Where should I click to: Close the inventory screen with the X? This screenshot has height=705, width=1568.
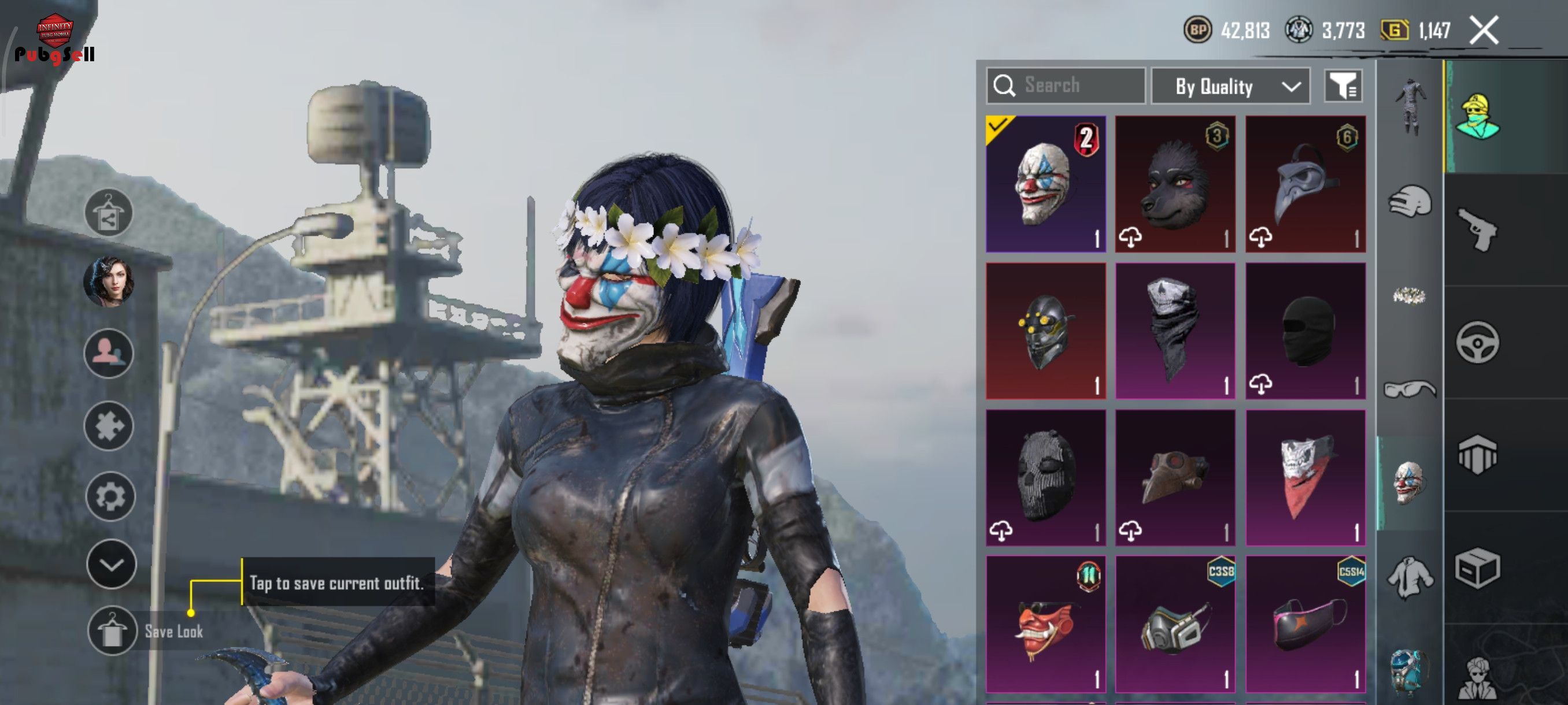[1484, 31]
